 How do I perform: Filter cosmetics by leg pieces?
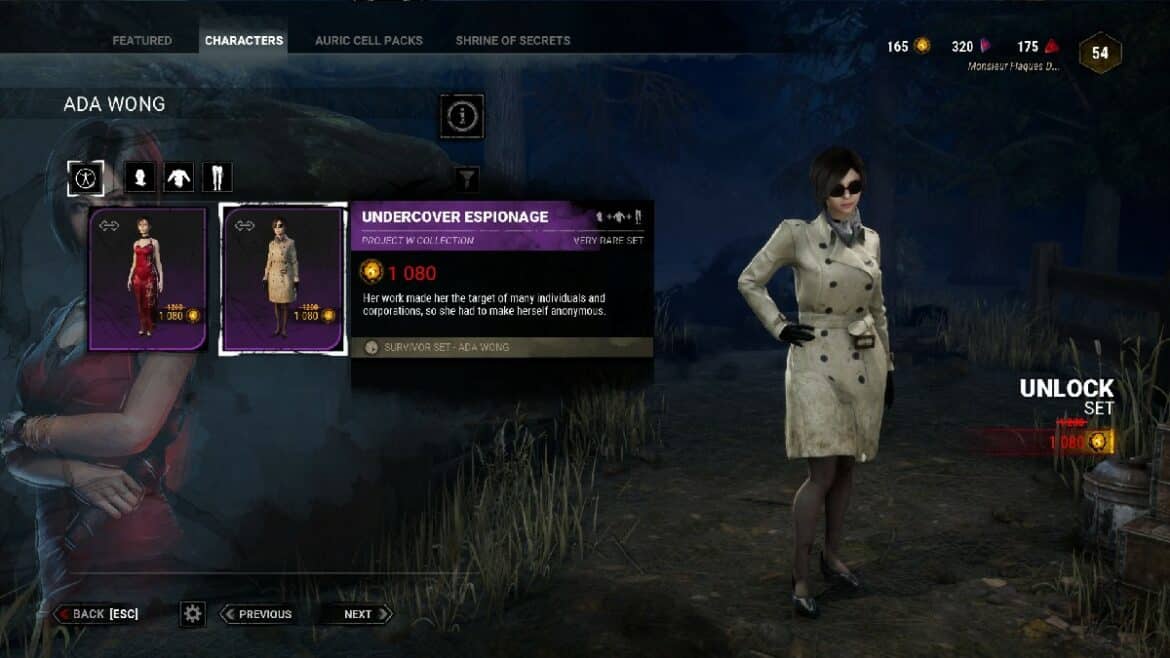coord(217,178)
